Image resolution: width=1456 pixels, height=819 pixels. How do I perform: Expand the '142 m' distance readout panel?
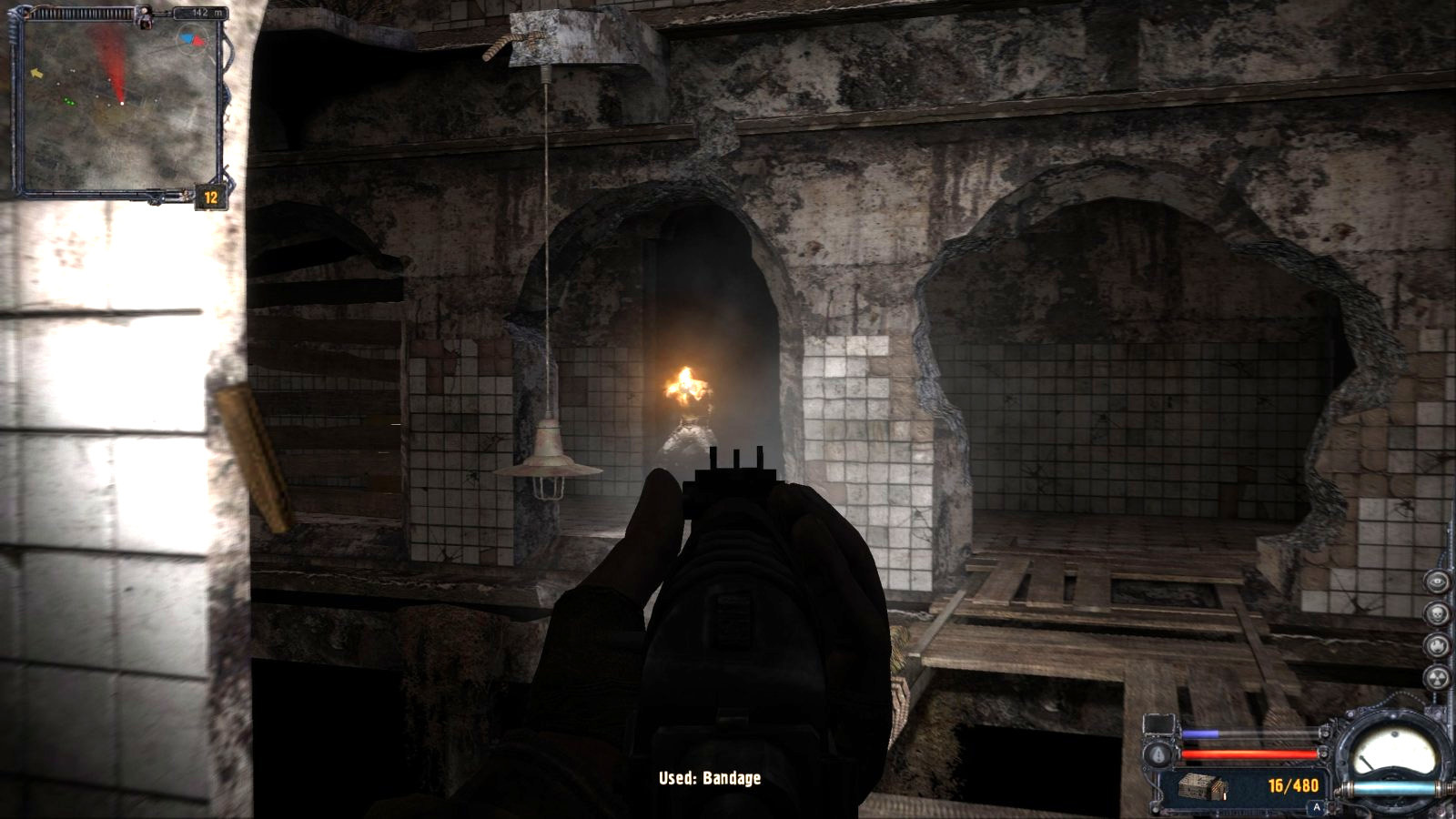tap(202, 13)
